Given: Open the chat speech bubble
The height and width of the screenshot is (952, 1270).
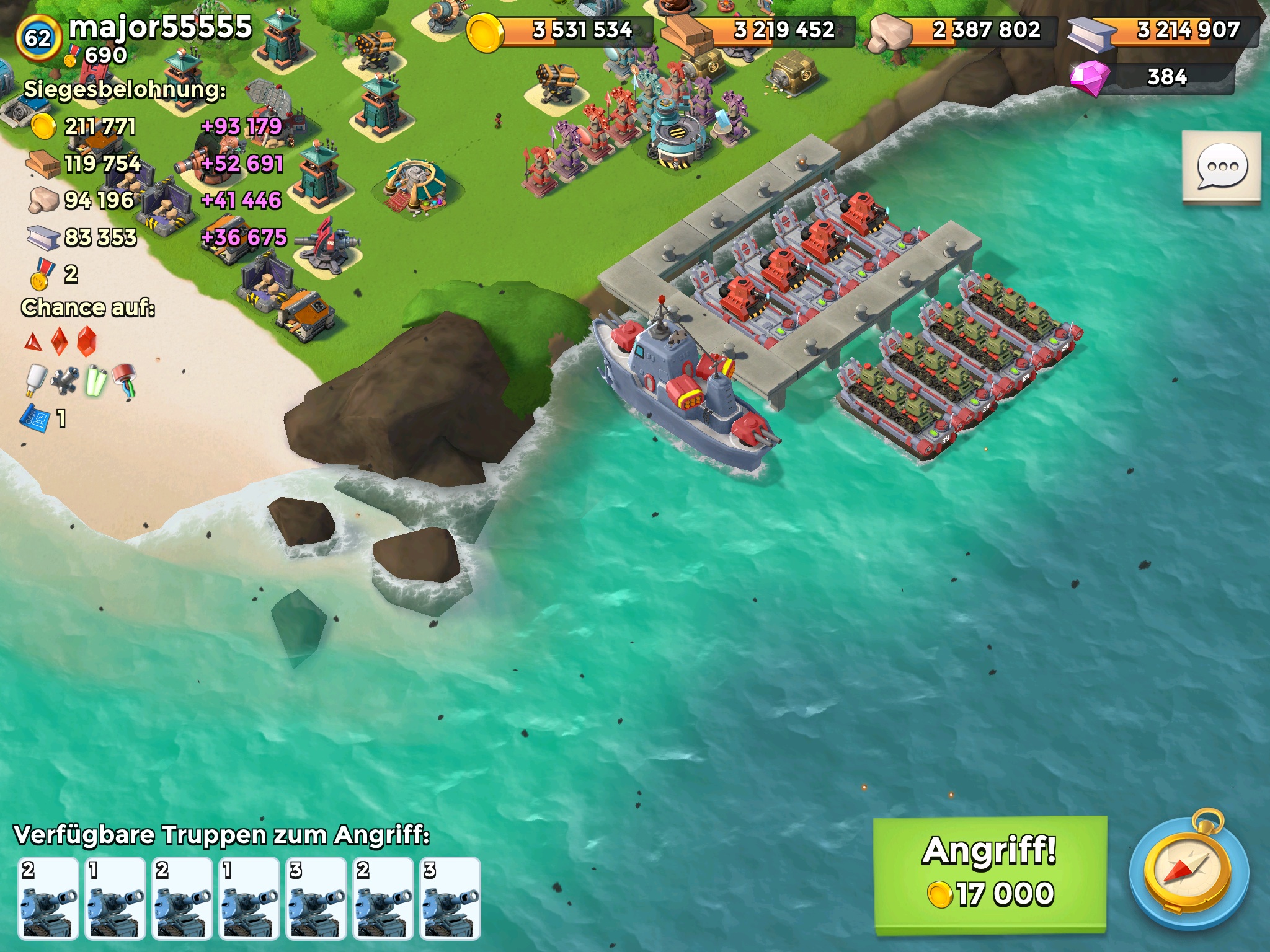Looking at the screenshot, I should click(1221, 167).
